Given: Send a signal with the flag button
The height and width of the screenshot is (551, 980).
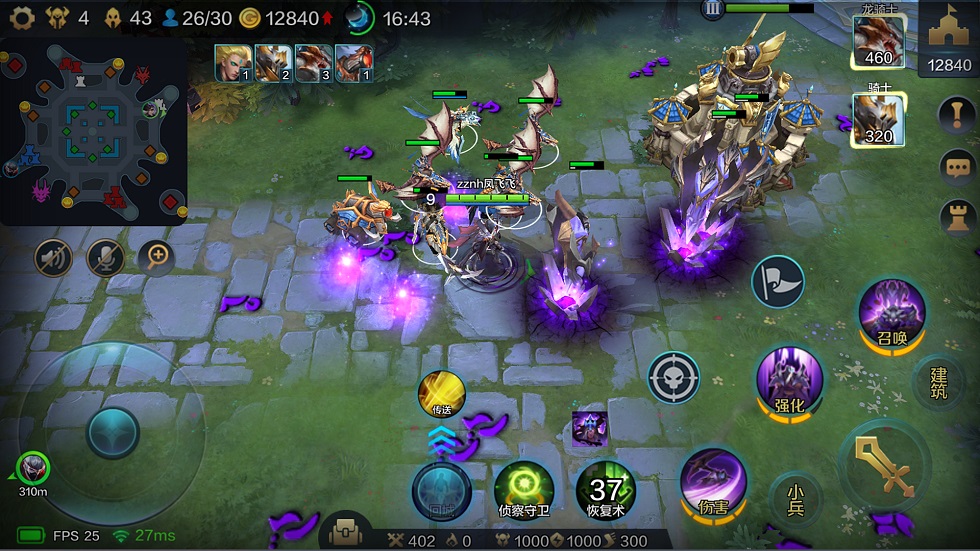Looking at the screenshot, I should (x=777, y=281).
